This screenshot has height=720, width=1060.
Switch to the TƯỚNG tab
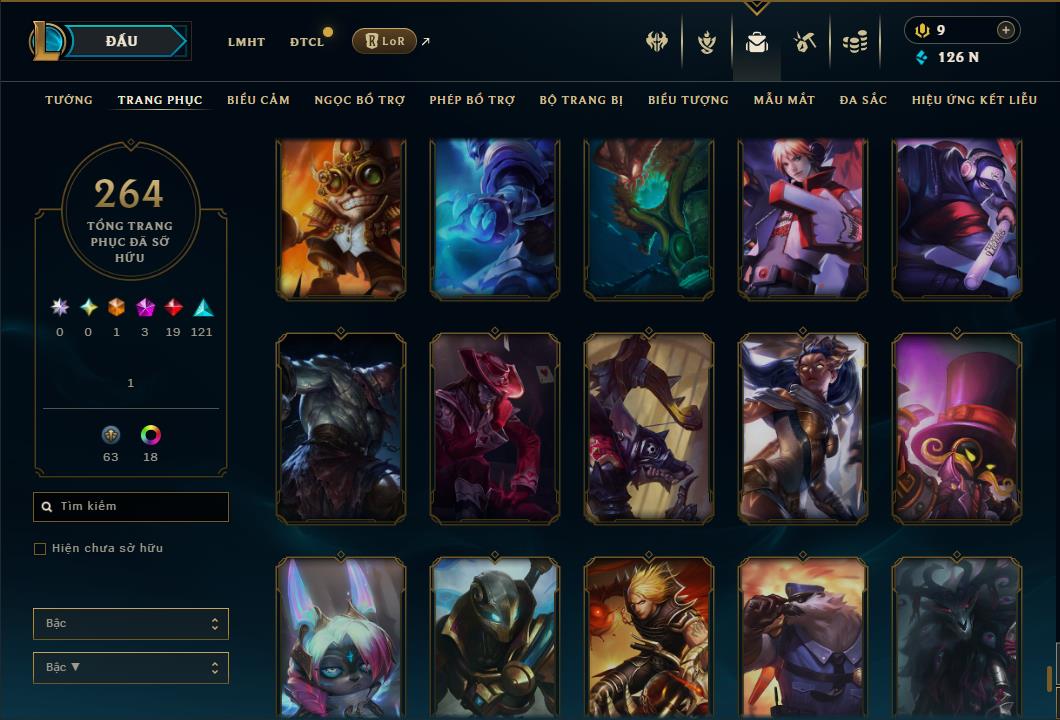pos(69,100)
